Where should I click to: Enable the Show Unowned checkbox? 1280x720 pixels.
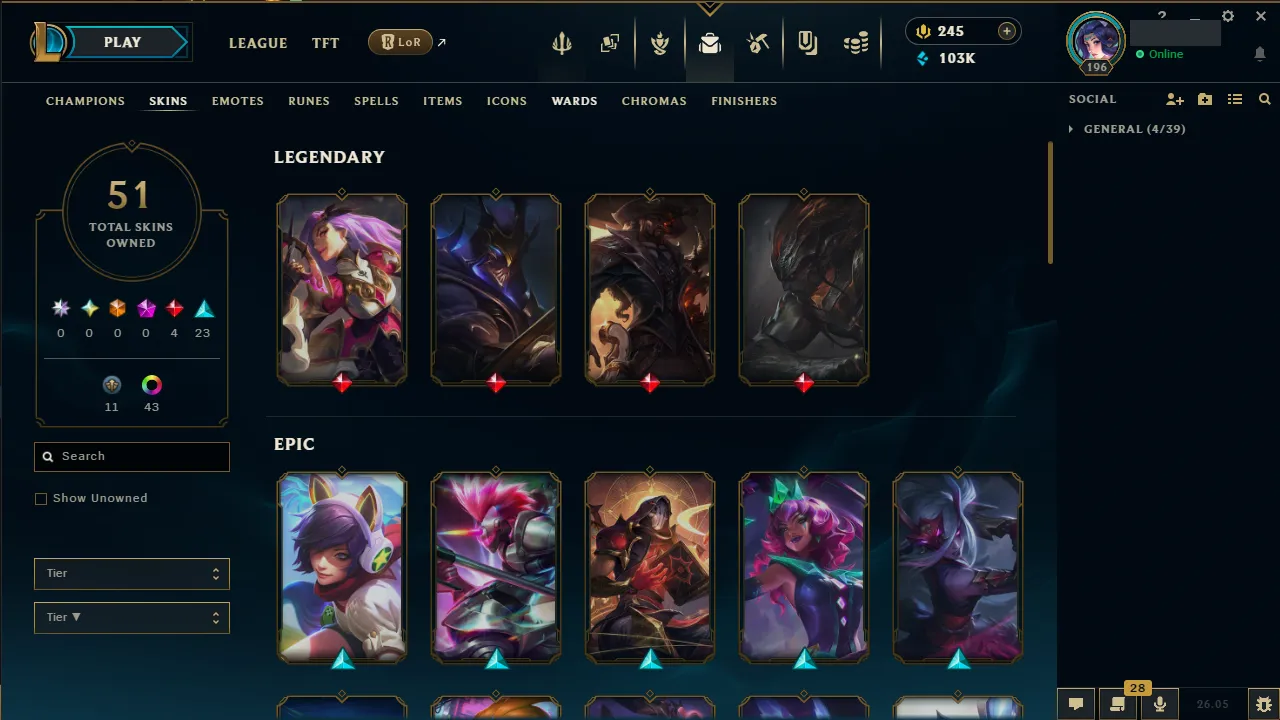point(41,498)
